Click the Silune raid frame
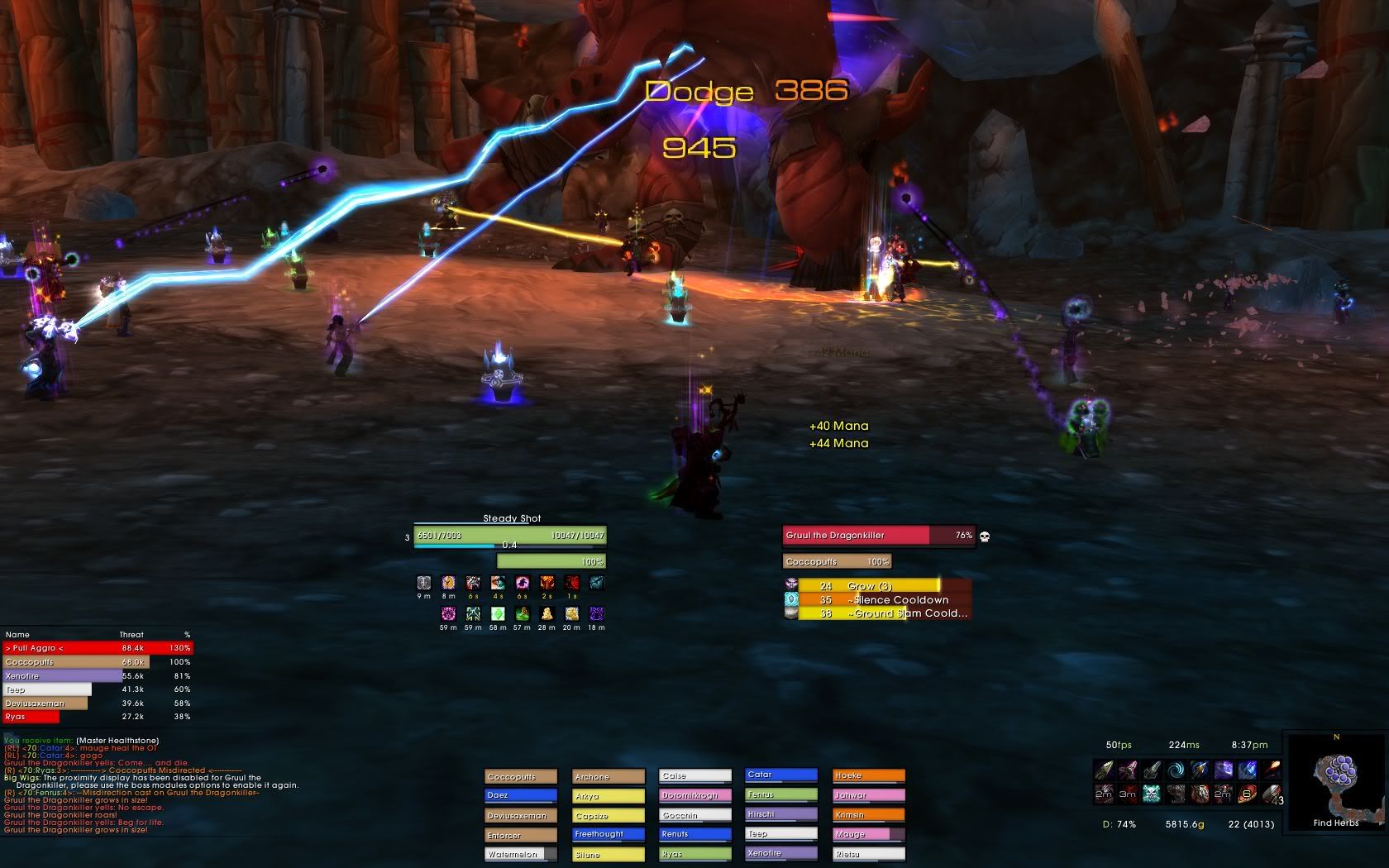 tap(609, 855)
